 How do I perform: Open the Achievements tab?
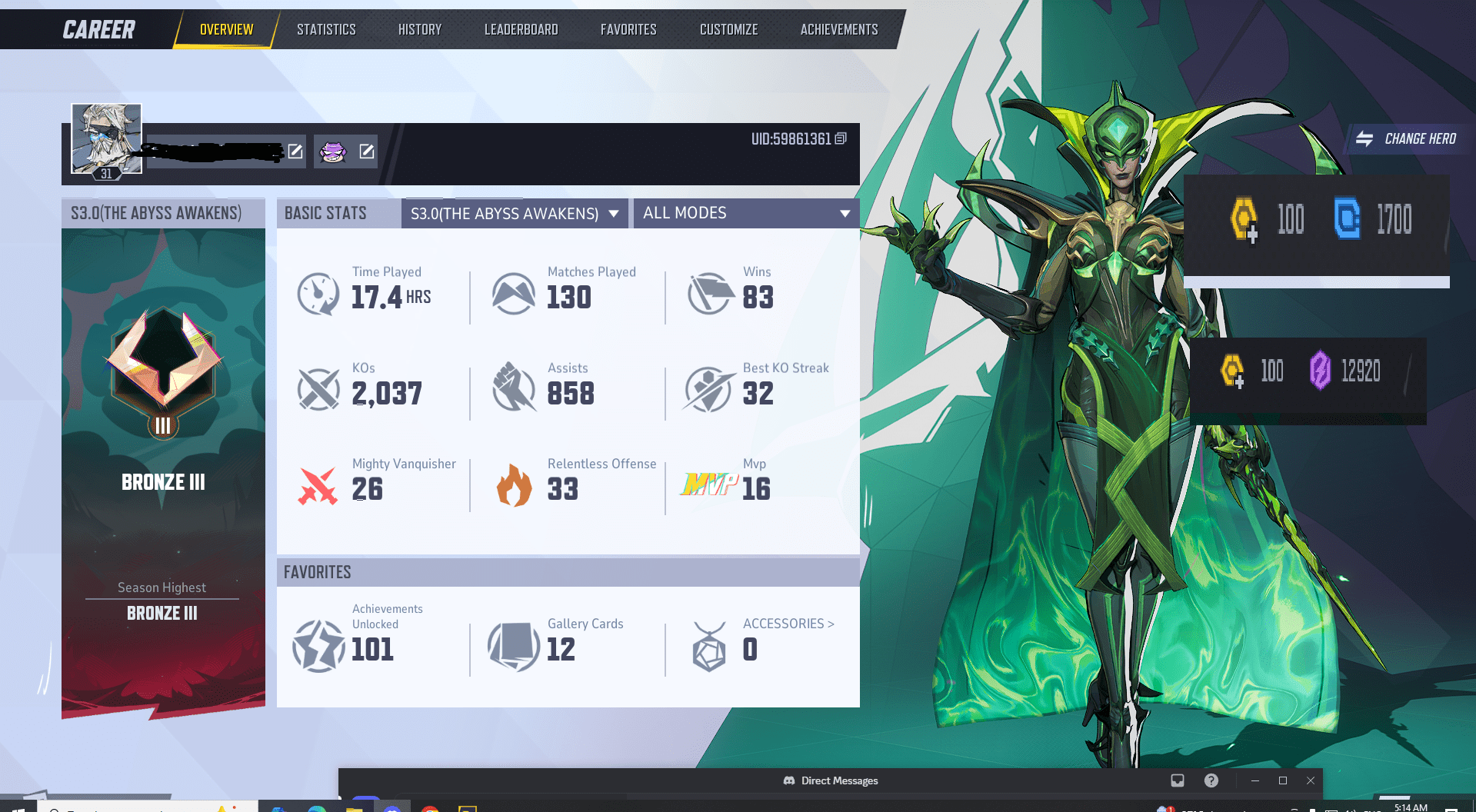[838, 28]
